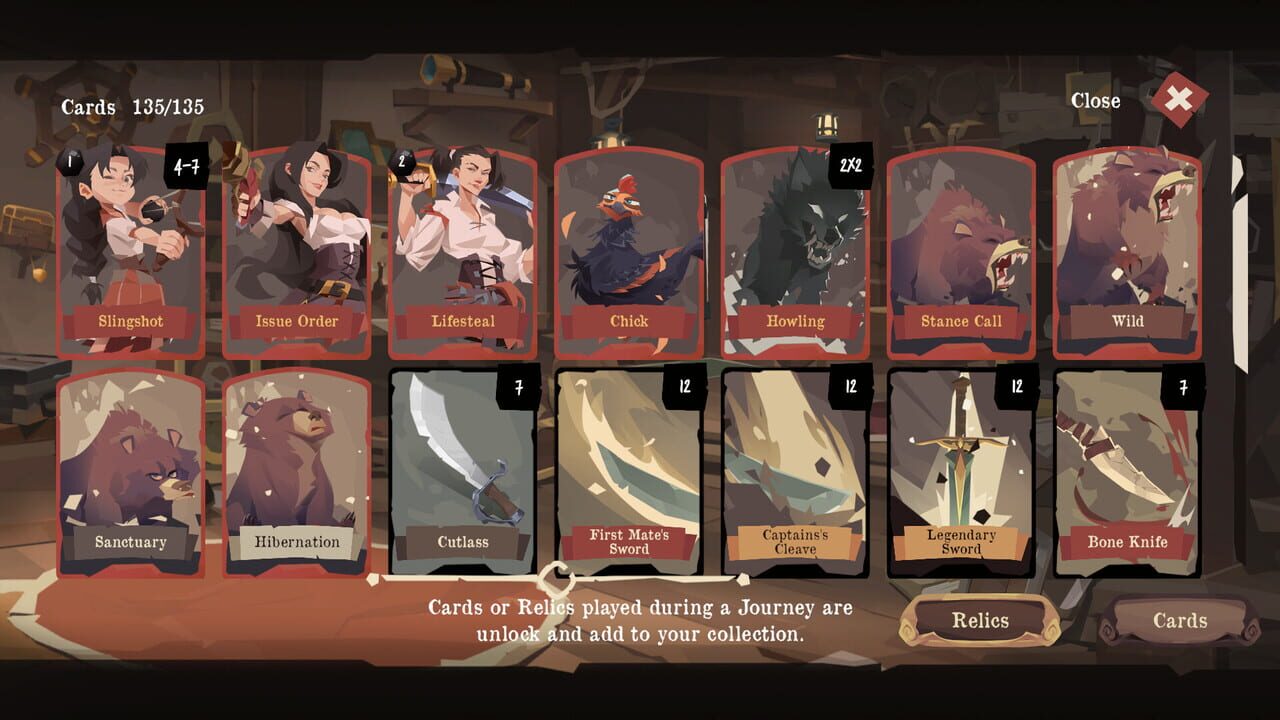1280x720 pixels.
Task: Inspect the Captain's Cleave card
Action: (795, 470)
